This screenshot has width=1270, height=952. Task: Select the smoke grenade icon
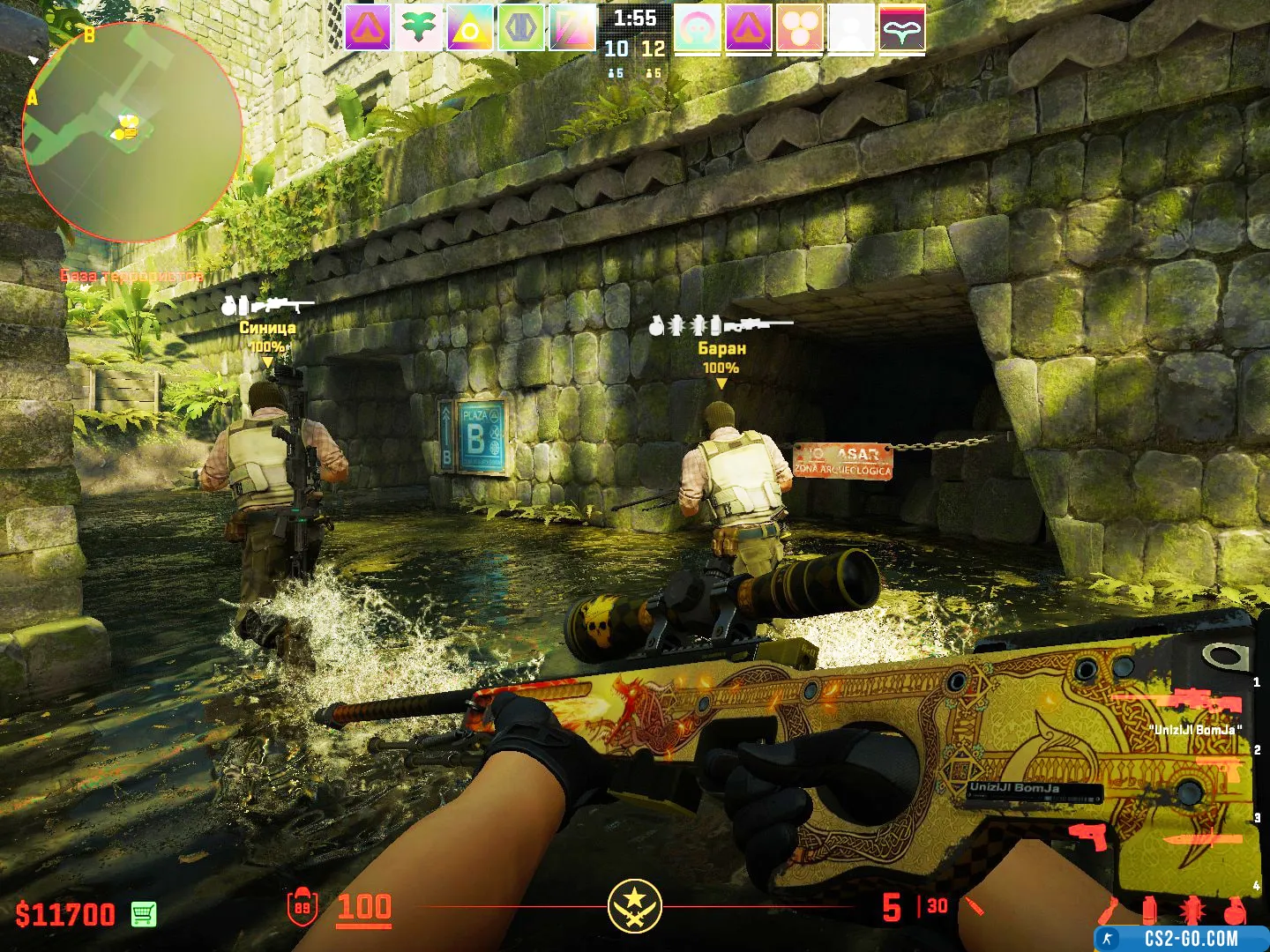click(1148, 910)
